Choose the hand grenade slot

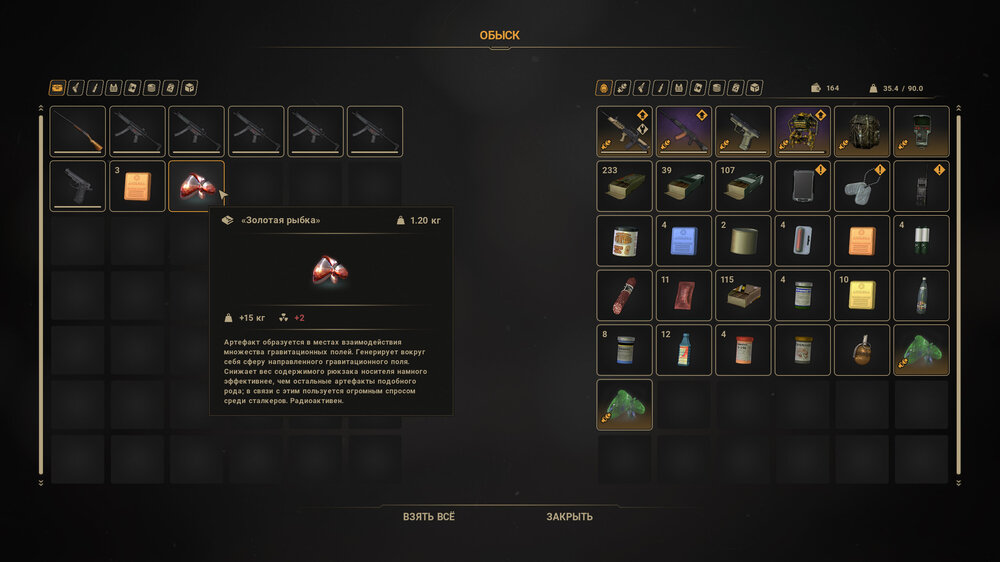coord(862,350)
